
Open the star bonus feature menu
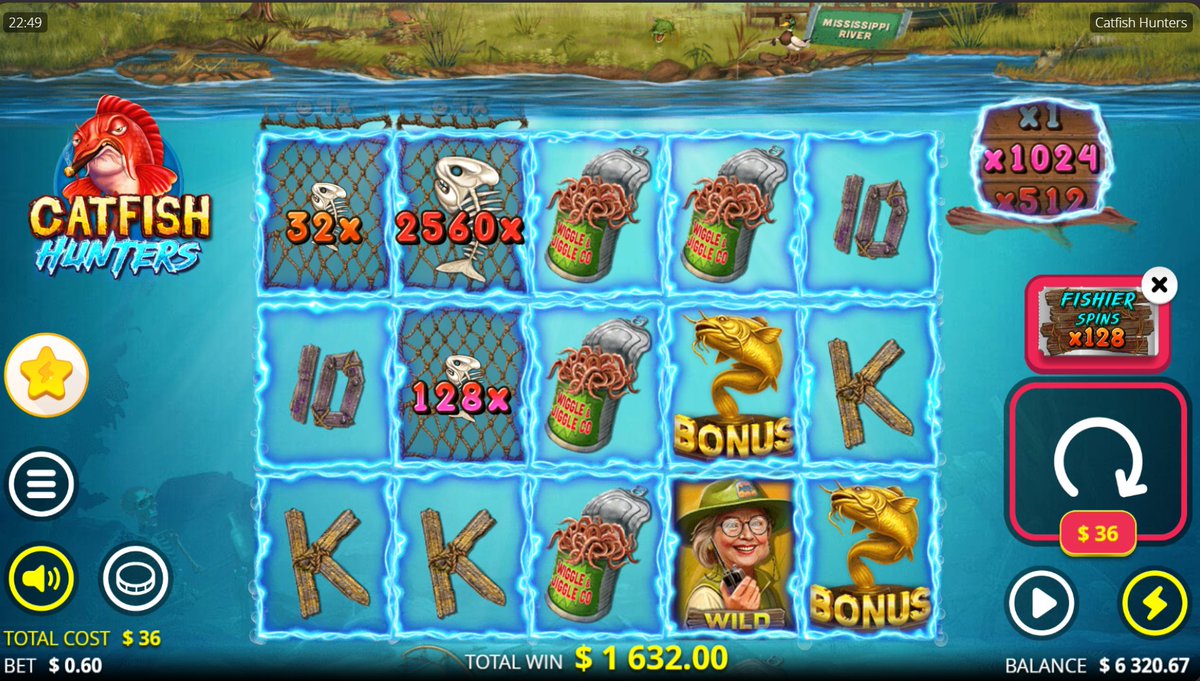tap(46, 375)
